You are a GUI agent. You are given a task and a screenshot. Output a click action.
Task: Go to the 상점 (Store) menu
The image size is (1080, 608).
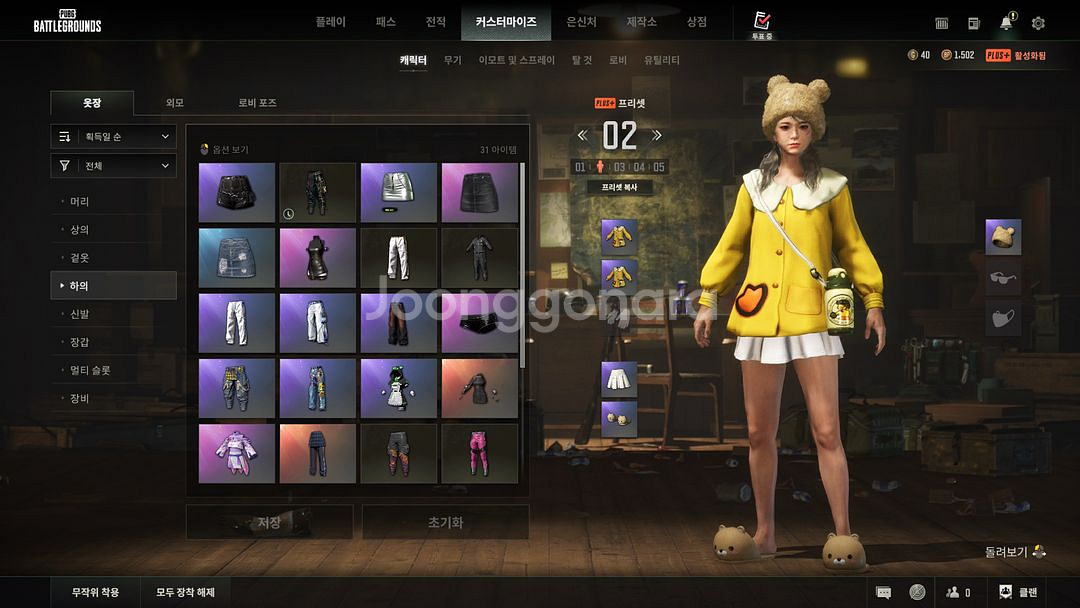coord(696,21)
